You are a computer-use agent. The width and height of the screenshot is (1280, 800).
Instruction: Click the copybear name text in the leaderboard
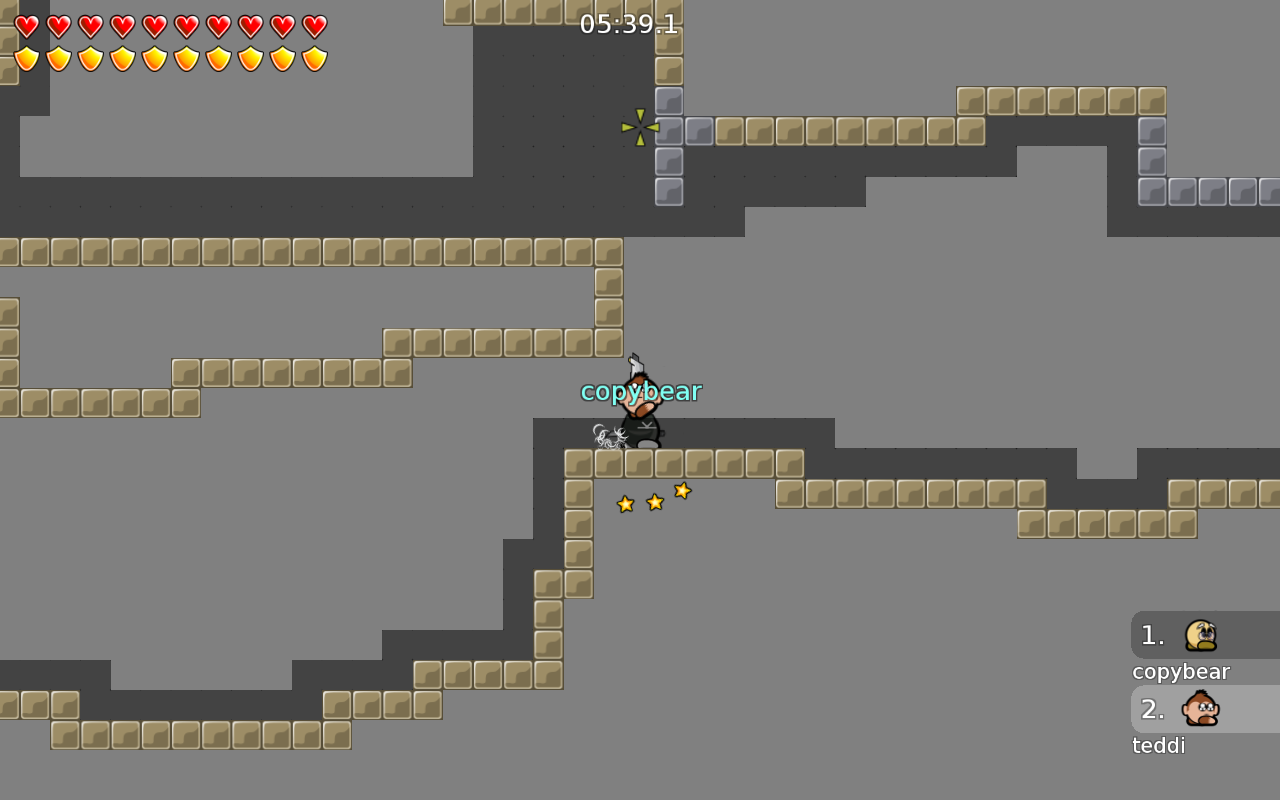[x=1180, y=671]
